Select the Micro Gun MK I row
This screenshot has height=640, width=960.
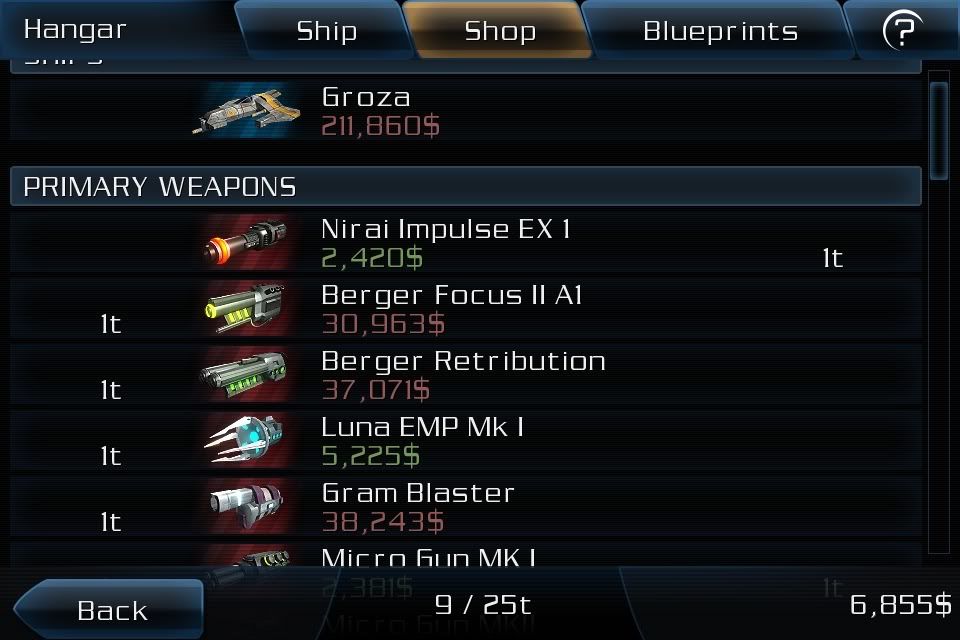tap(465, 558)
